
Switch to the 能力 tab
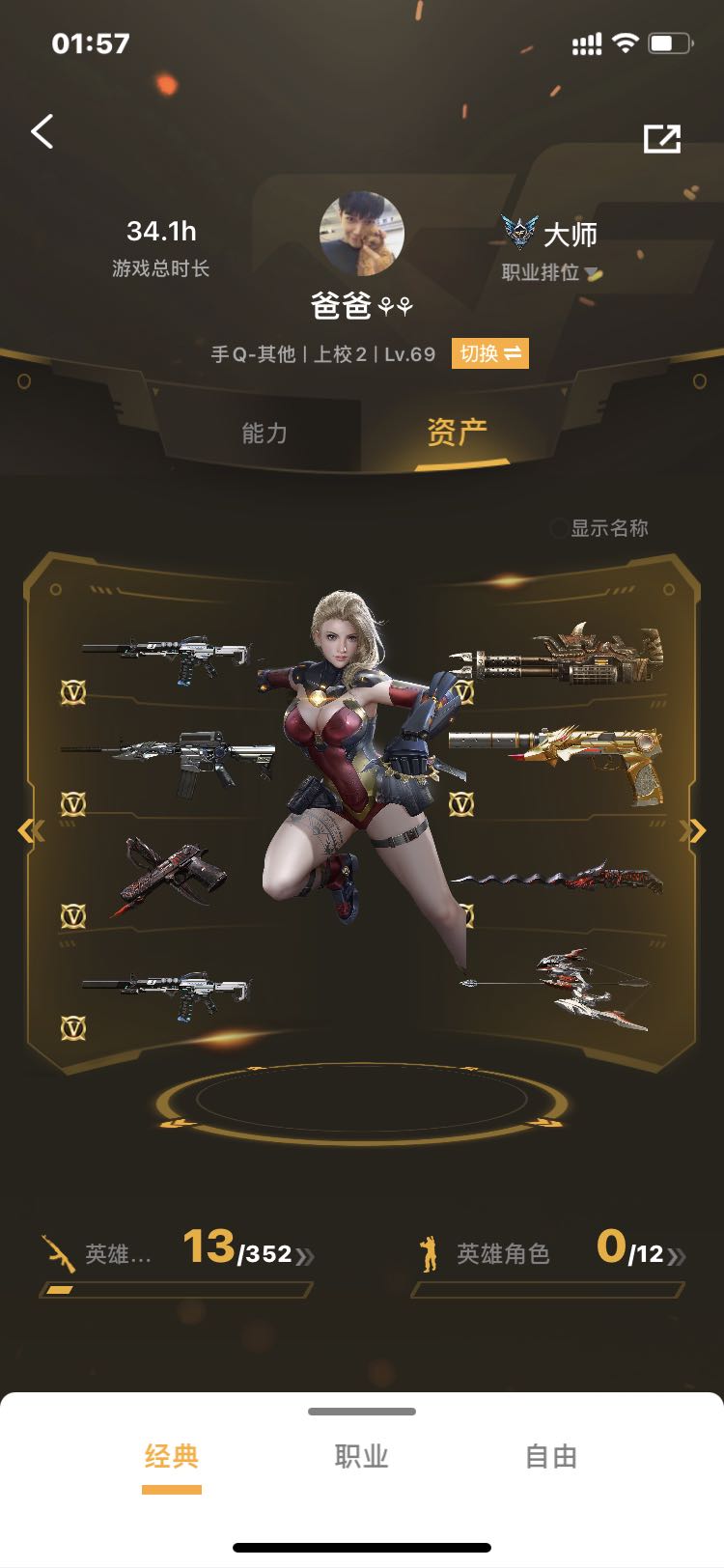(x=265, y=434)
